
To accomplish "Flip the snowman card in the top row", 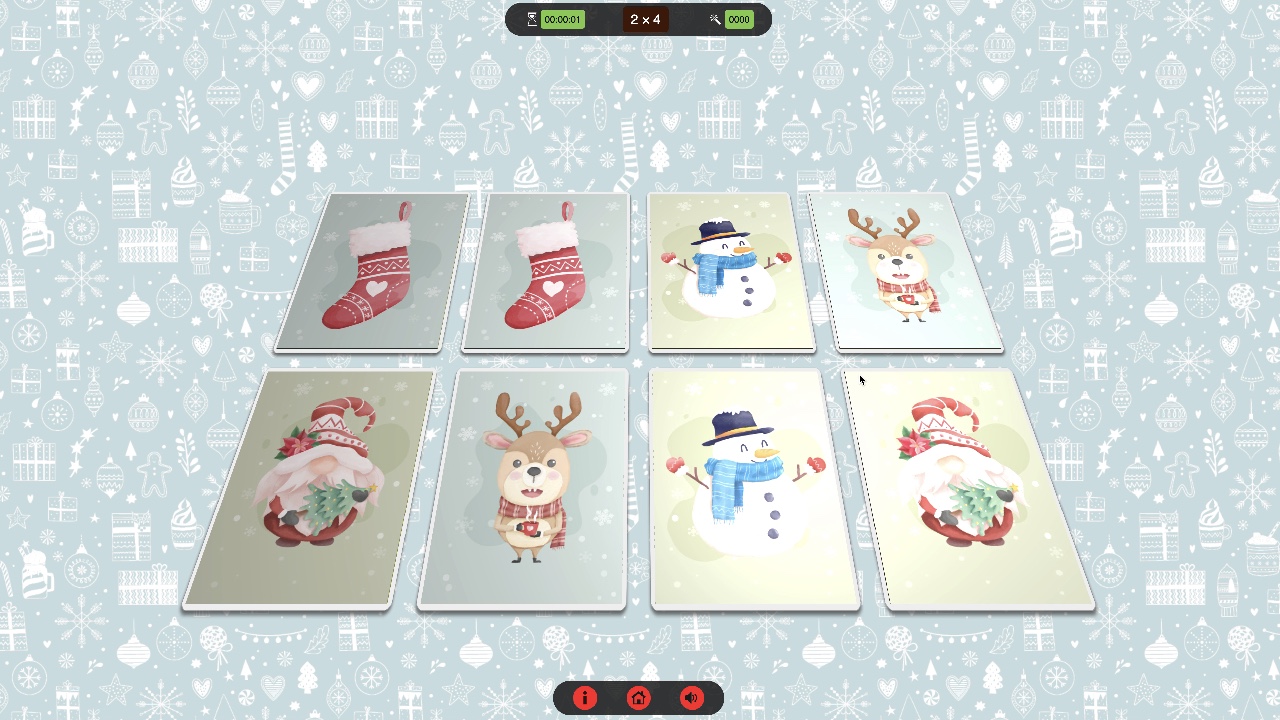I will click(731, 271).
